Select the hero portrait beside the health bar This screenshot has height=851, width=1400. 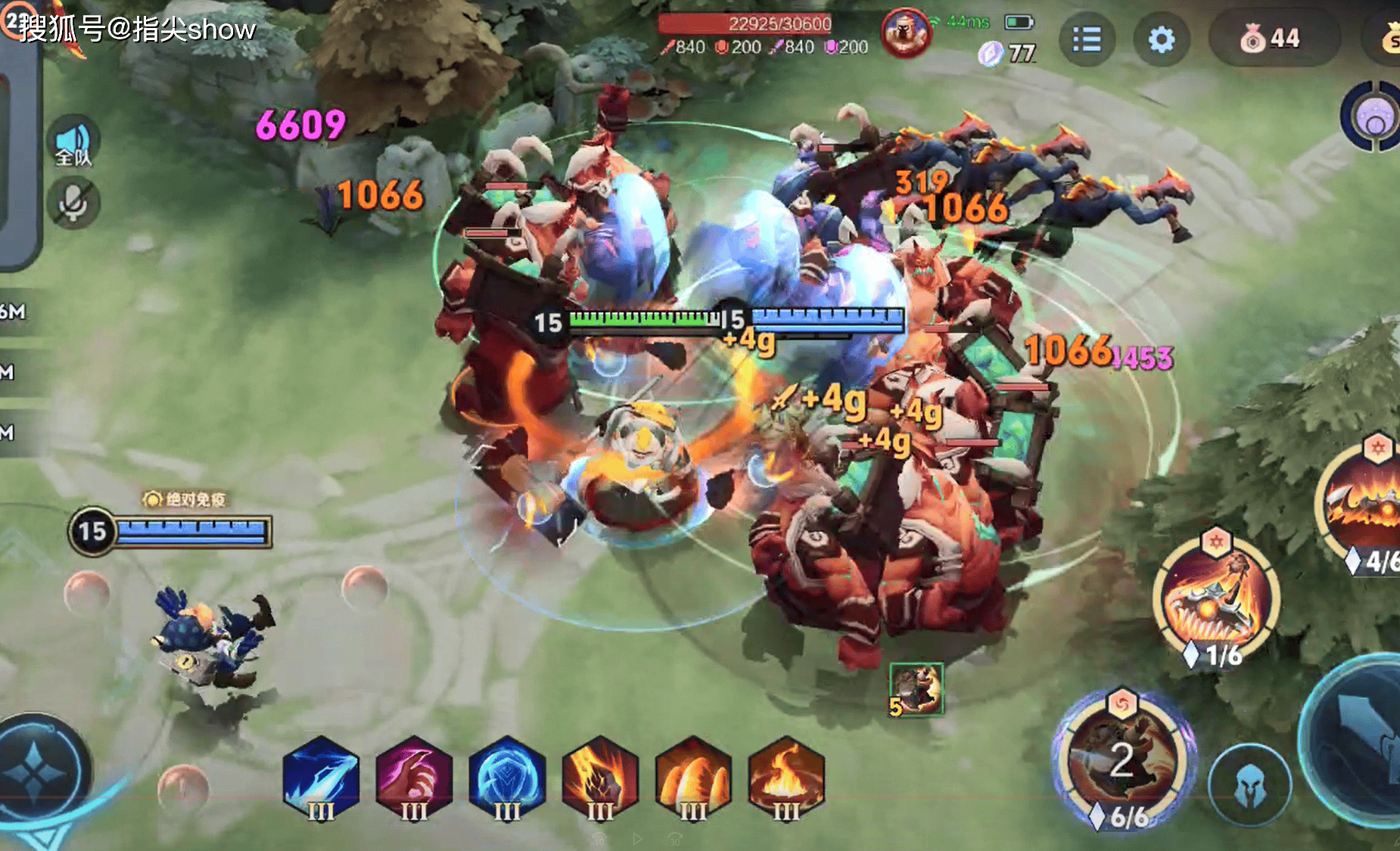click(x=906, y=33)
